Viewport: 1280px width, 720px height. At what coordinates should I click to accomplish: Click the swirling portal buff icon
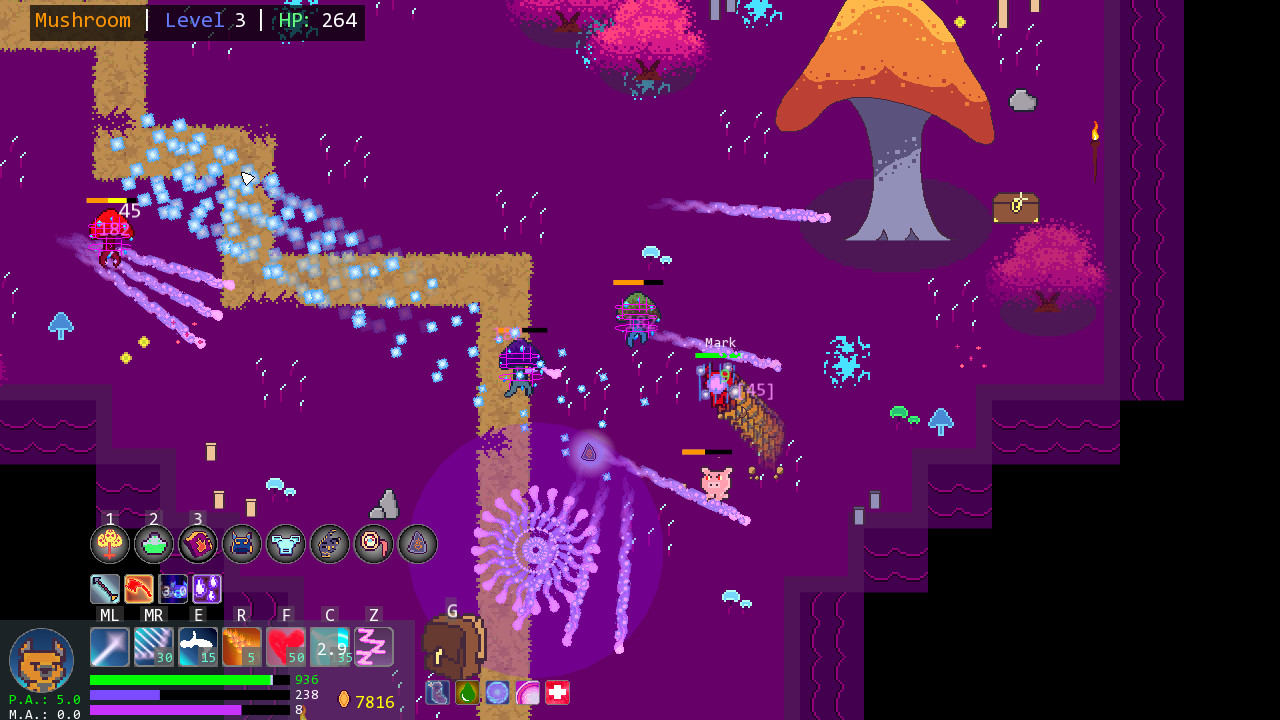click(497, 692)
